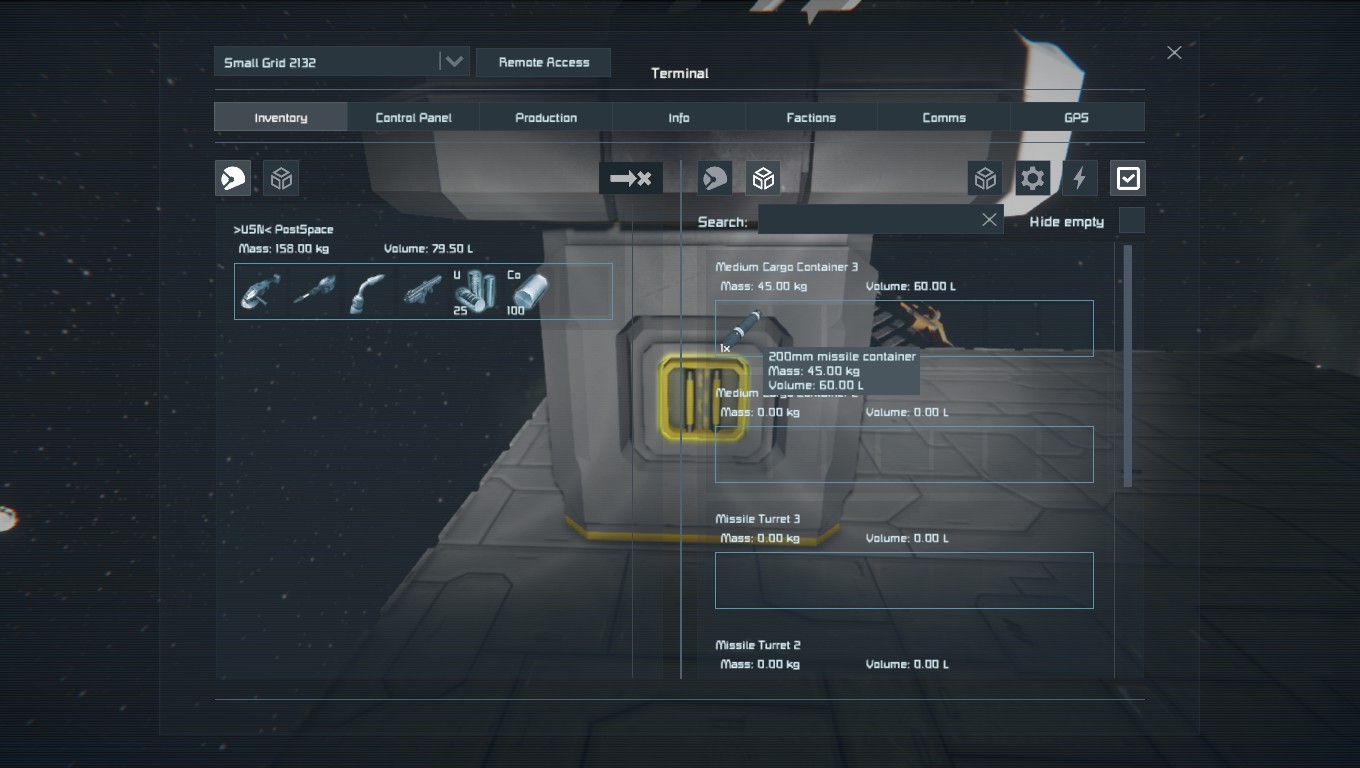Click the gear filter icon
Viewport: 1360px width, 768px height.
click(1032, 179)
